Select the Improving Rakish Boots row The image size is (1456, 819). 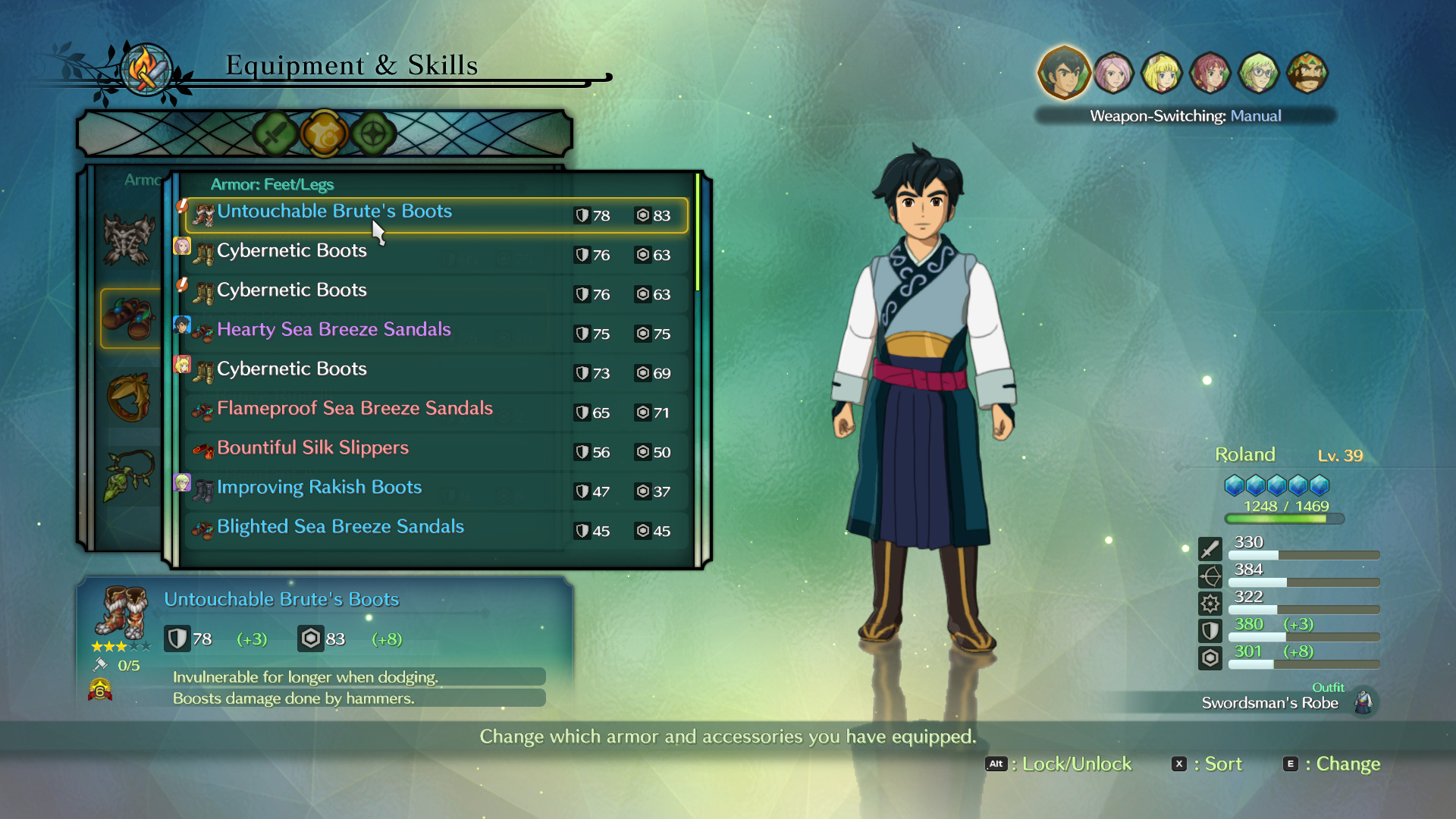pyautogui.click(x=436, y=490)
